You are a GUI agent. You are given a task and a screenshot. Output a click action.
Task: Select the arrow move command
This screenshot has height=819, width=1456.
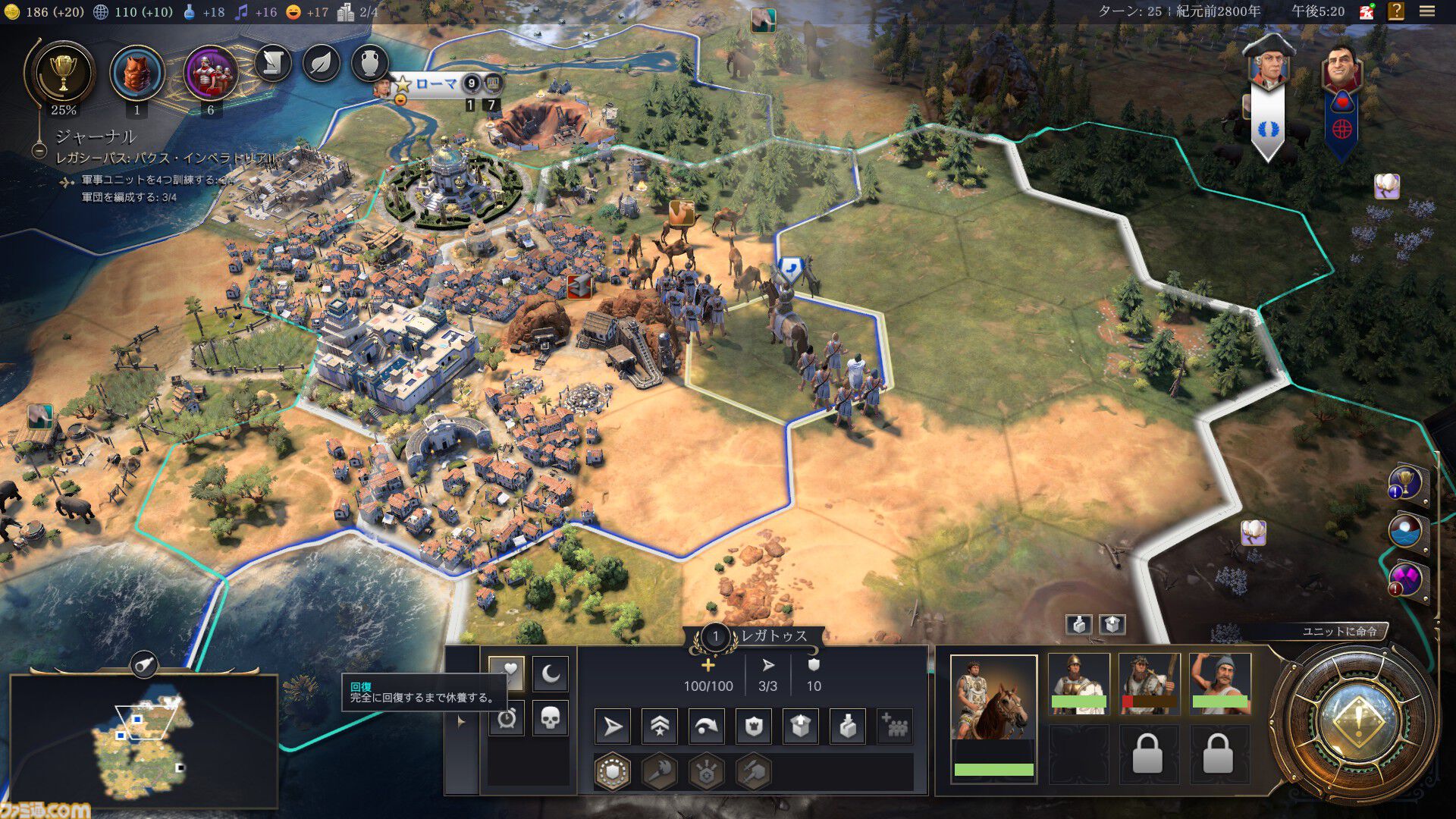pos(613,727)
